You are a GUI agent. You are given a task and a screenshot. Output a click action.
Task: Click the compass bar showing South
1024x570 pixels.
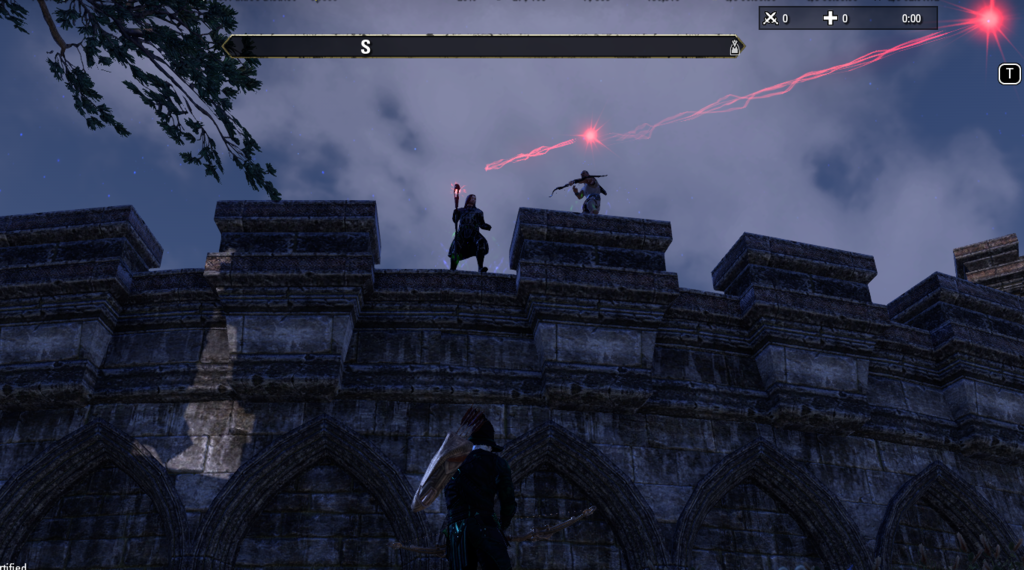(x=482, y=47)
